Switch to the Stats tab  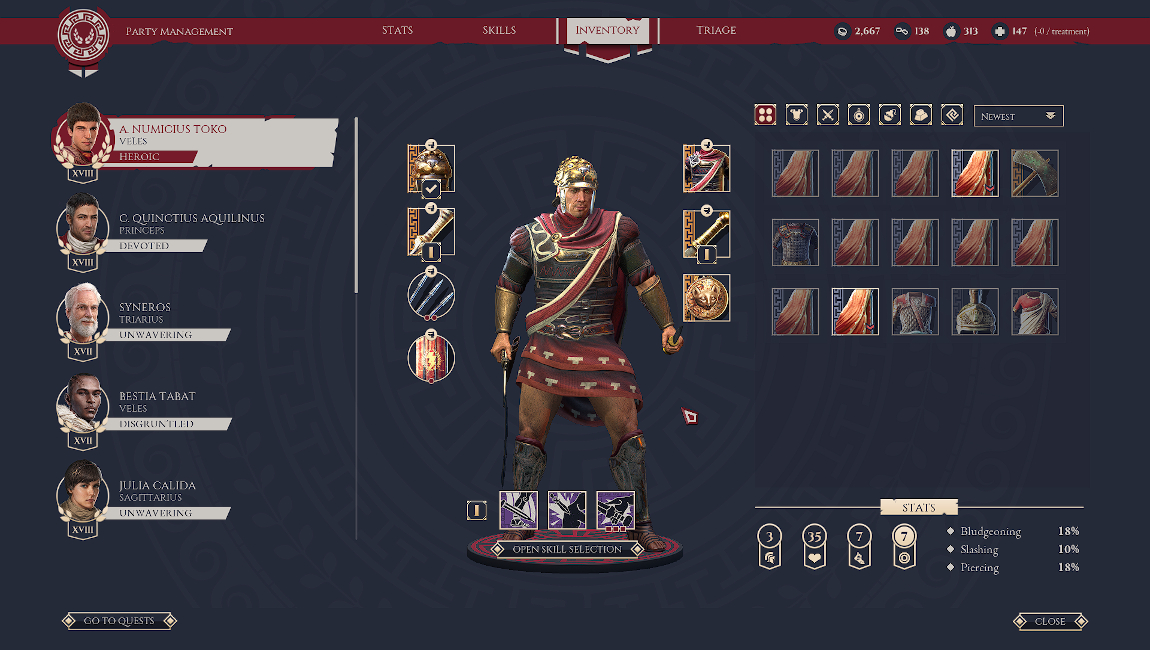click(x=397, y=30)
